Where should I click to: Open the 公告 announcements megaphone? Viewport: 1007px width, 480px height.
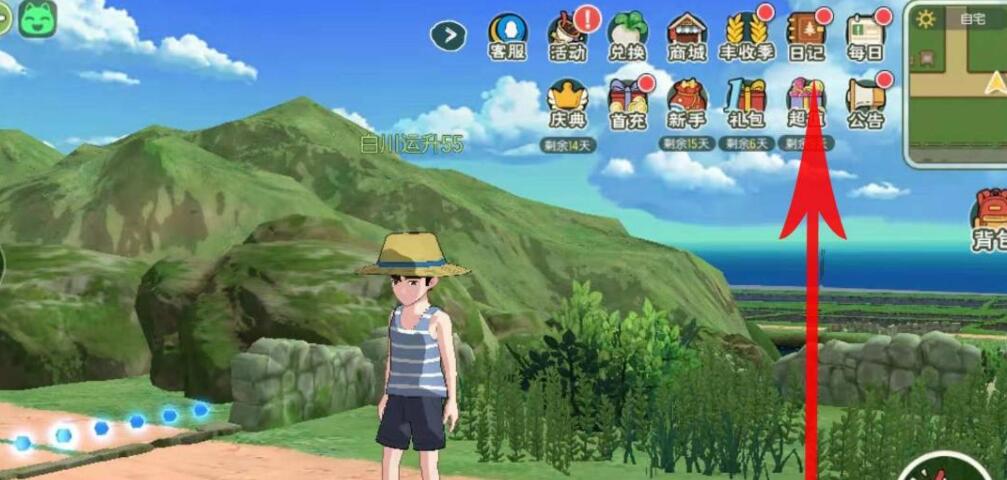click(866, 103)
